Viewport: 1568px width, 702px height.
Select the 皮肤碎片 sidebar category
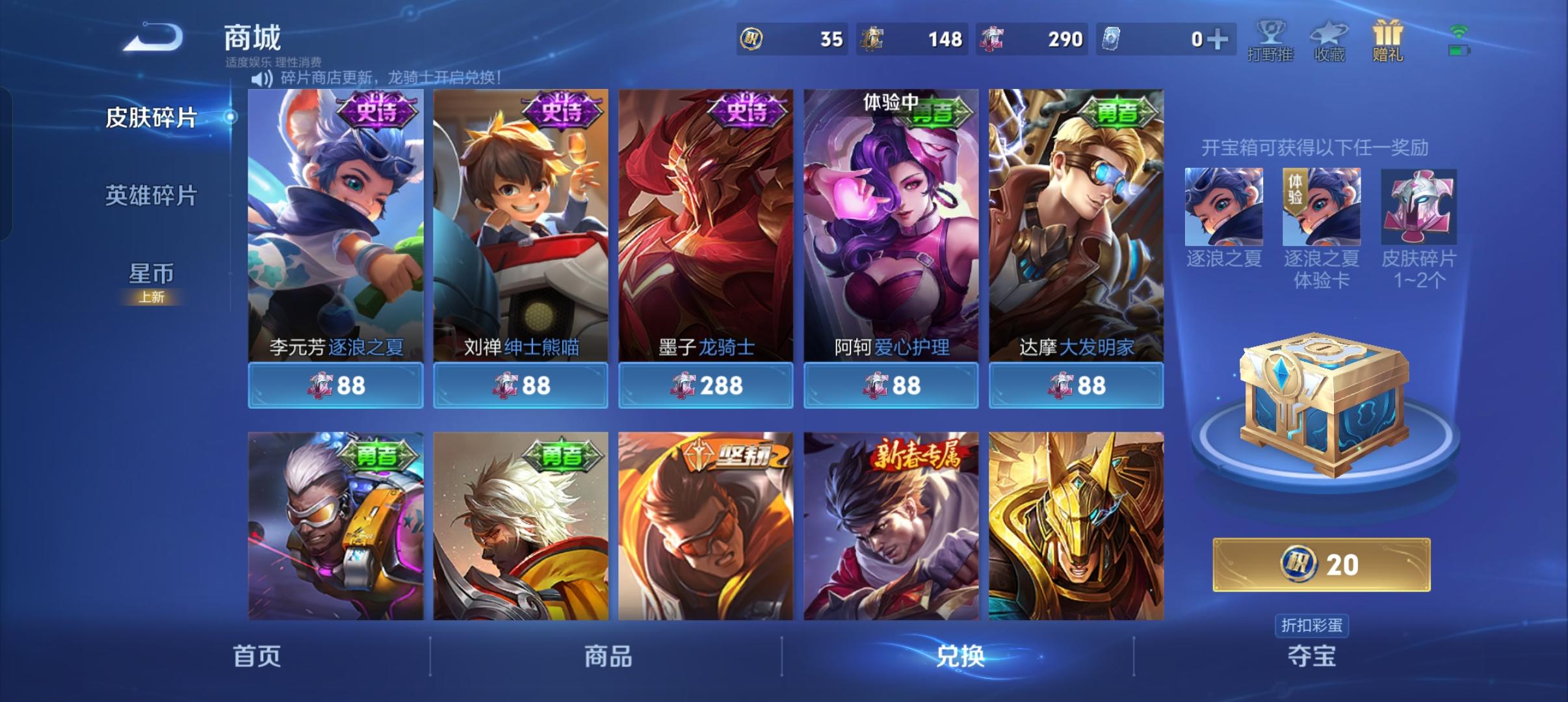150,117
